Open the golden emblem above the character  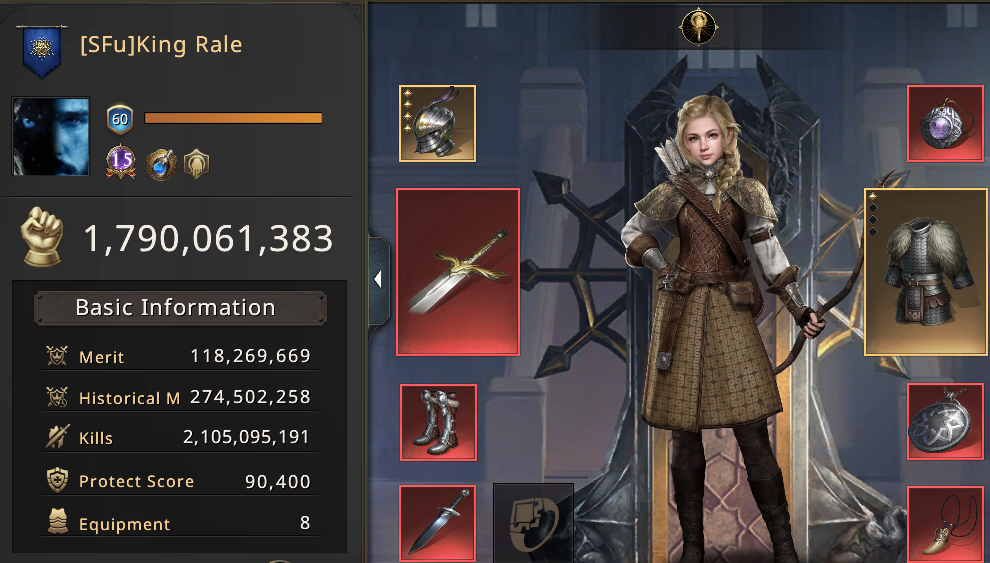pyautogui.click(x=694, y=26)
